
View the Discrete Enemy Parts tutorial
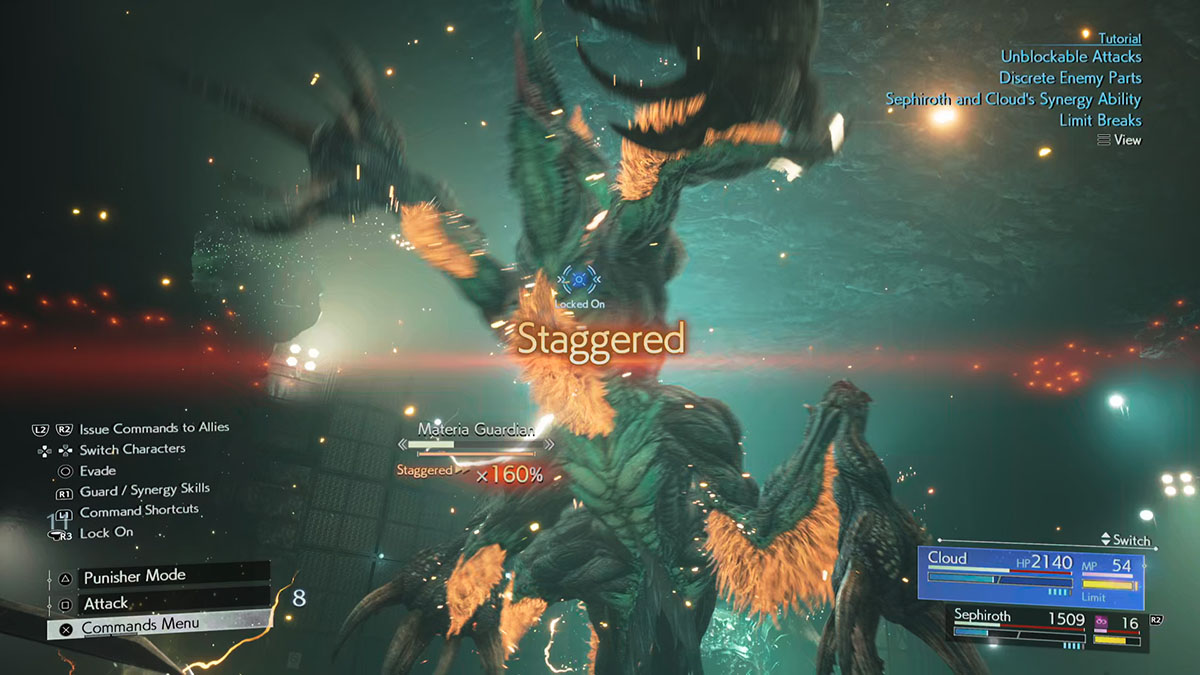coord(1070,78)
